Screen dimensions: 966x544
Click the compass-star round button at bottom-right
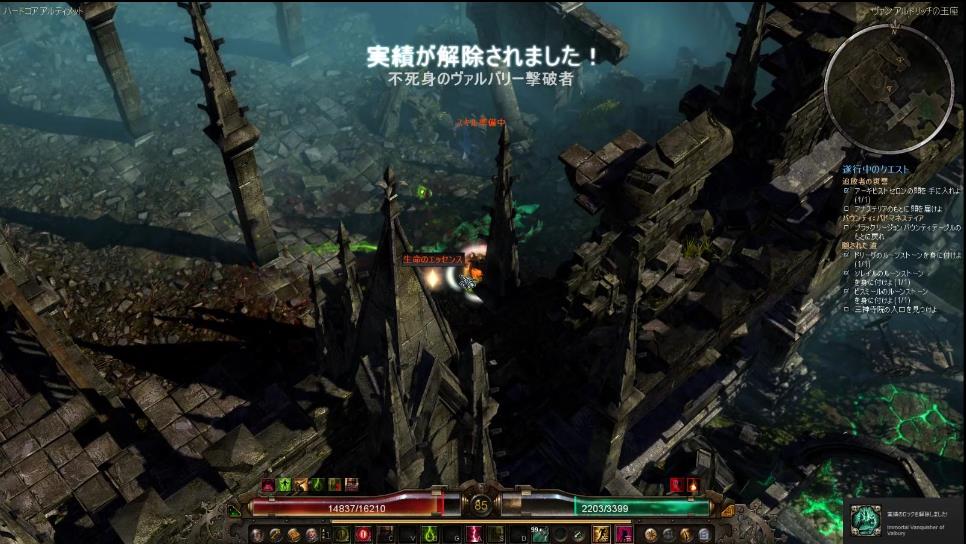(651, 534)
